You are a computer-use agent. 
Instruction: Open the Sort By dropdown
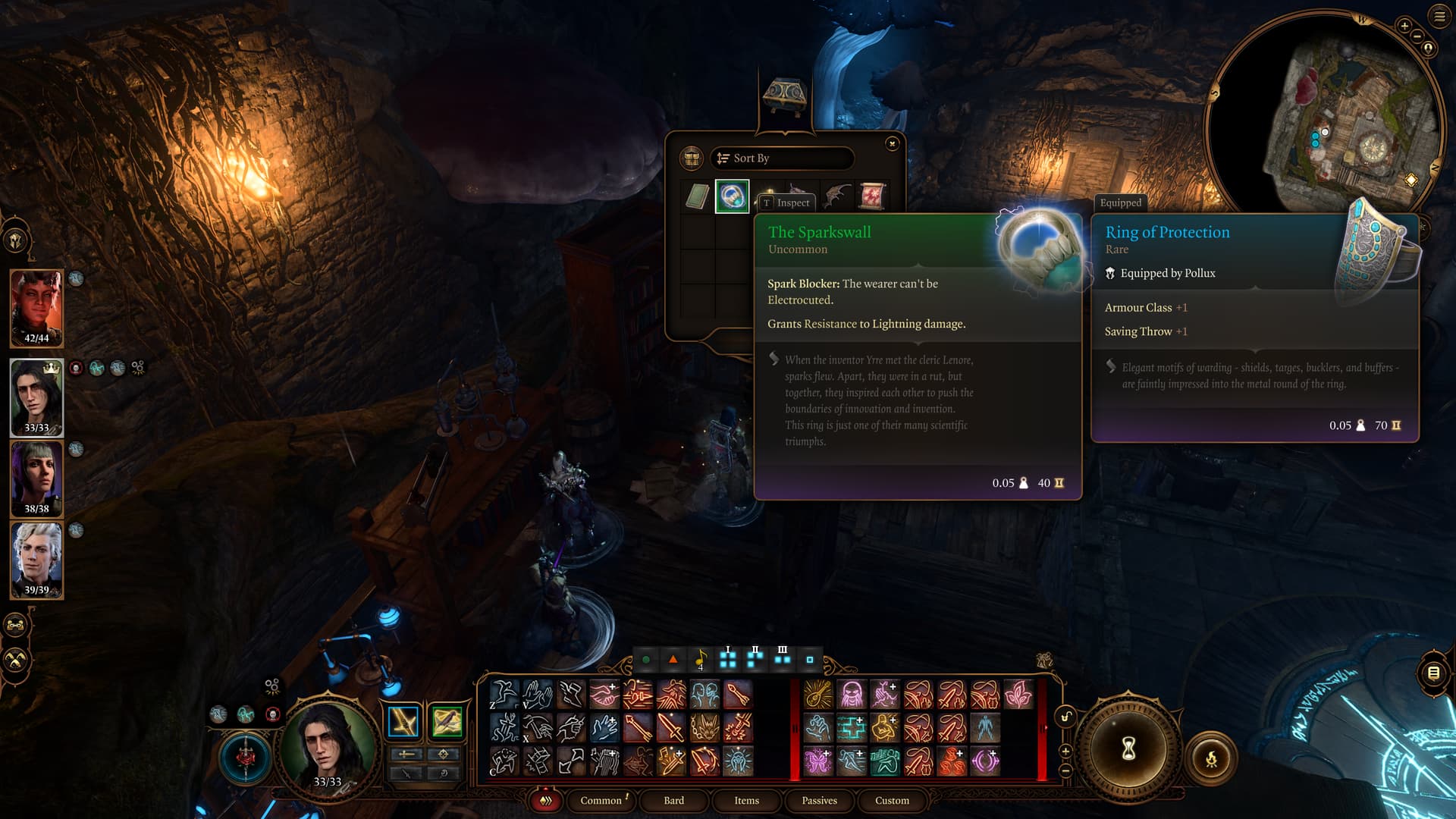click(781, 158)
